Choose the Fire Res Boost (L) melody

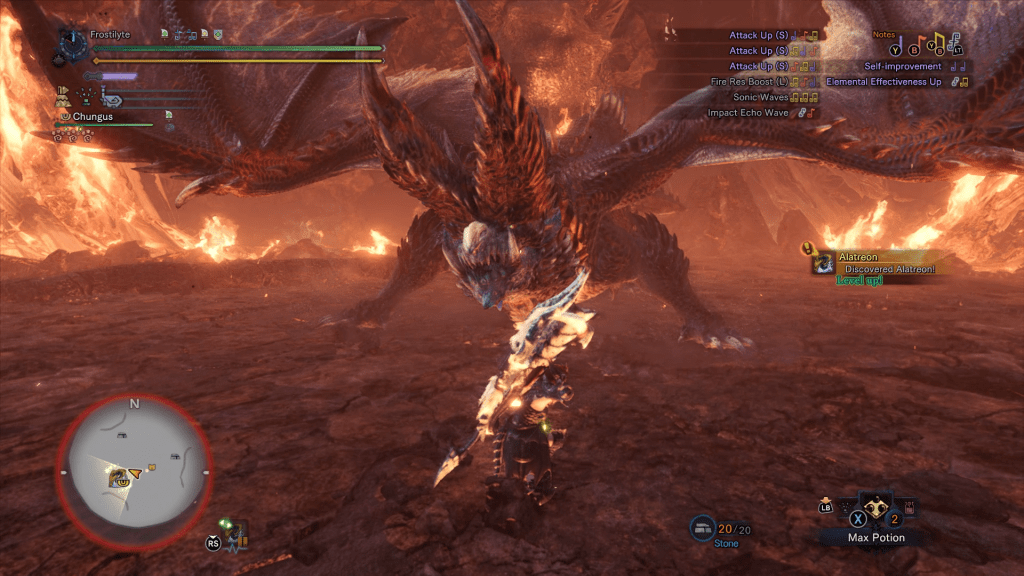coord(748,82)
